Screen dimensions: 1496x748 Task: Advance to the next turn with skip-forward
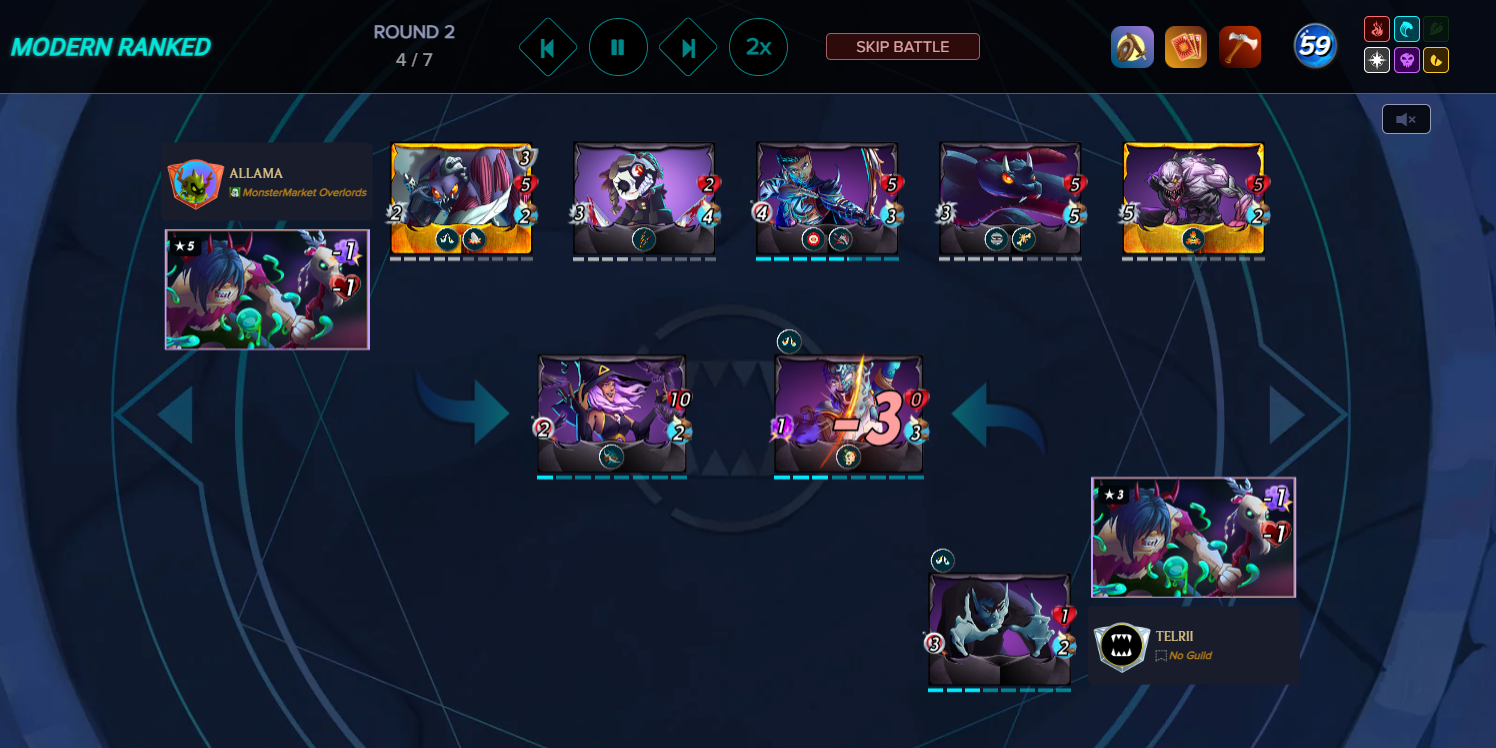tap(688, 46)
